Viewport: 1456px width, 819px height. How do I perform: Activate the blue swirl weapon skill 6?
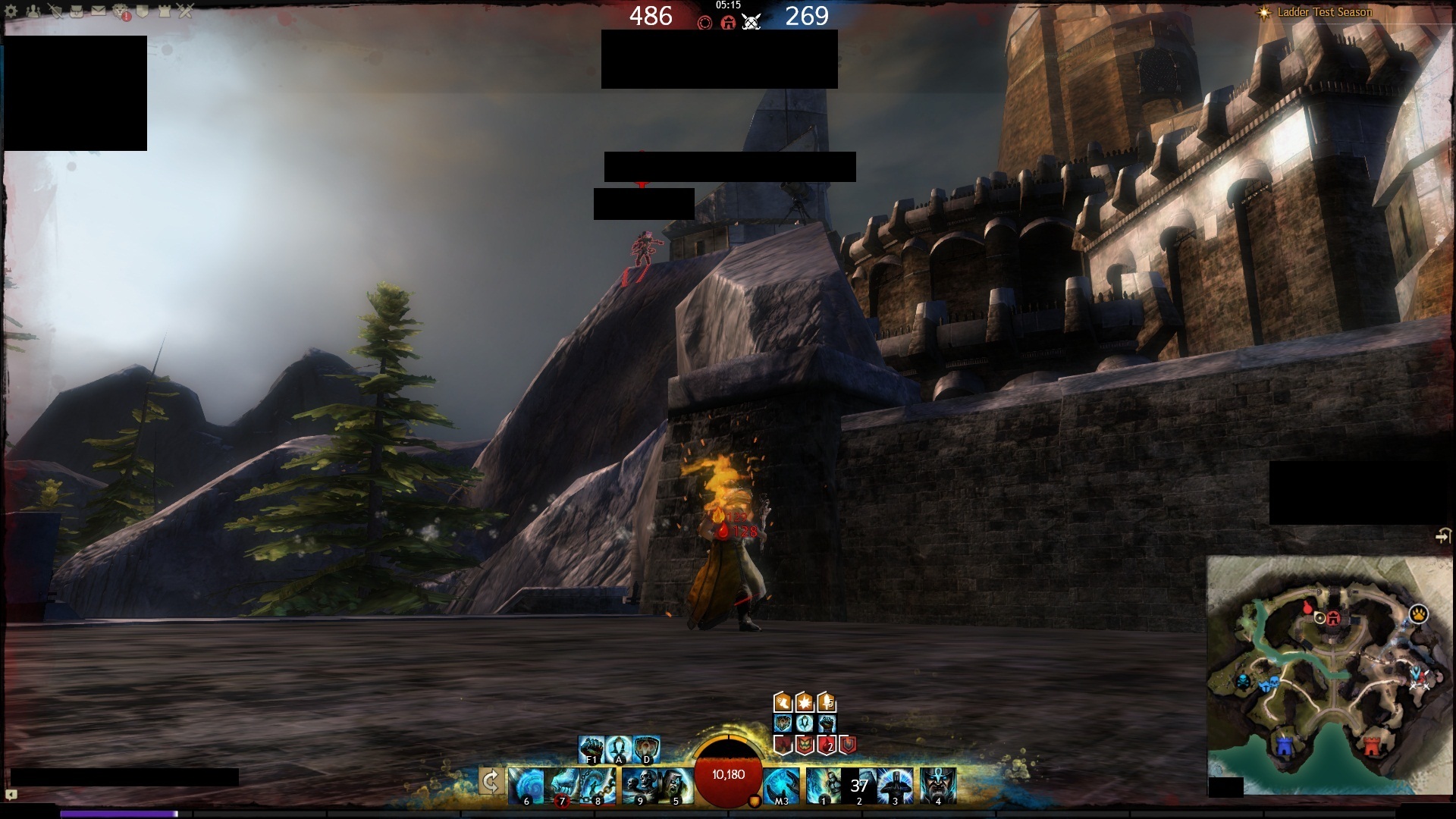[x=526, y=785]
